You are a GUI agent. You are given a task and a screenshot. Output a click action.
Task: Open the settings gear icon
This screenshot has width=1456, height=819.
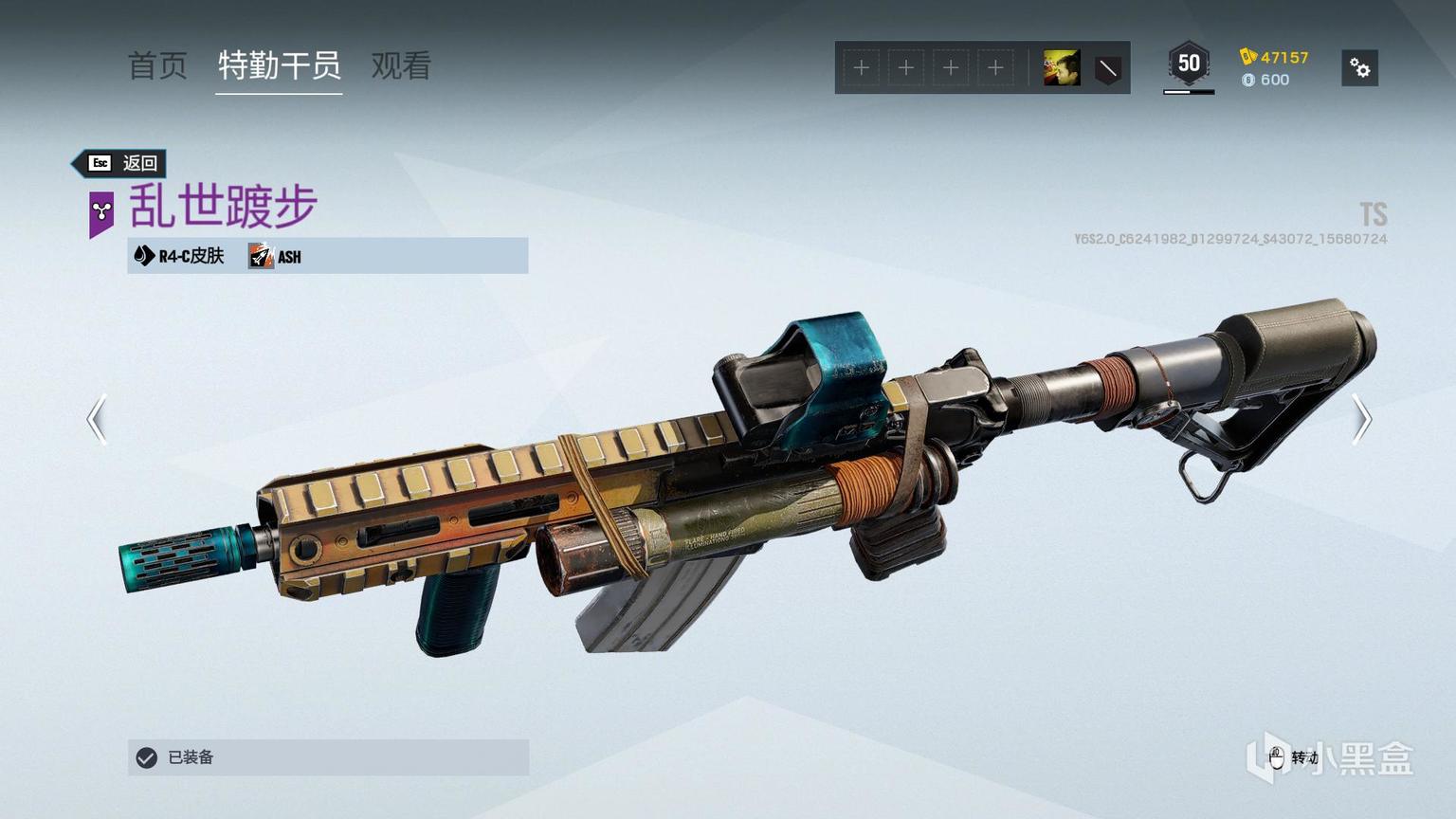[x=1359, y=68]
